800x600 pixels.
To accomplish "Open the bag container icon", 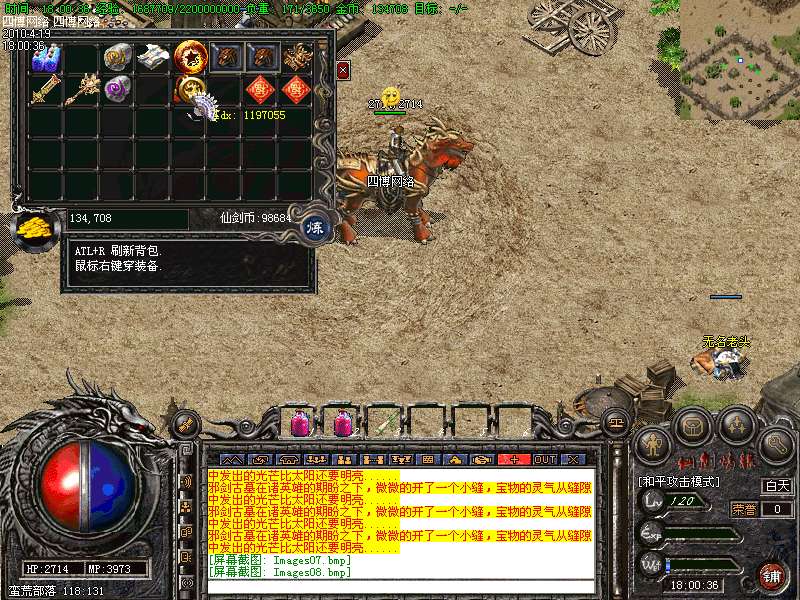I will click(x=692, y=428).
